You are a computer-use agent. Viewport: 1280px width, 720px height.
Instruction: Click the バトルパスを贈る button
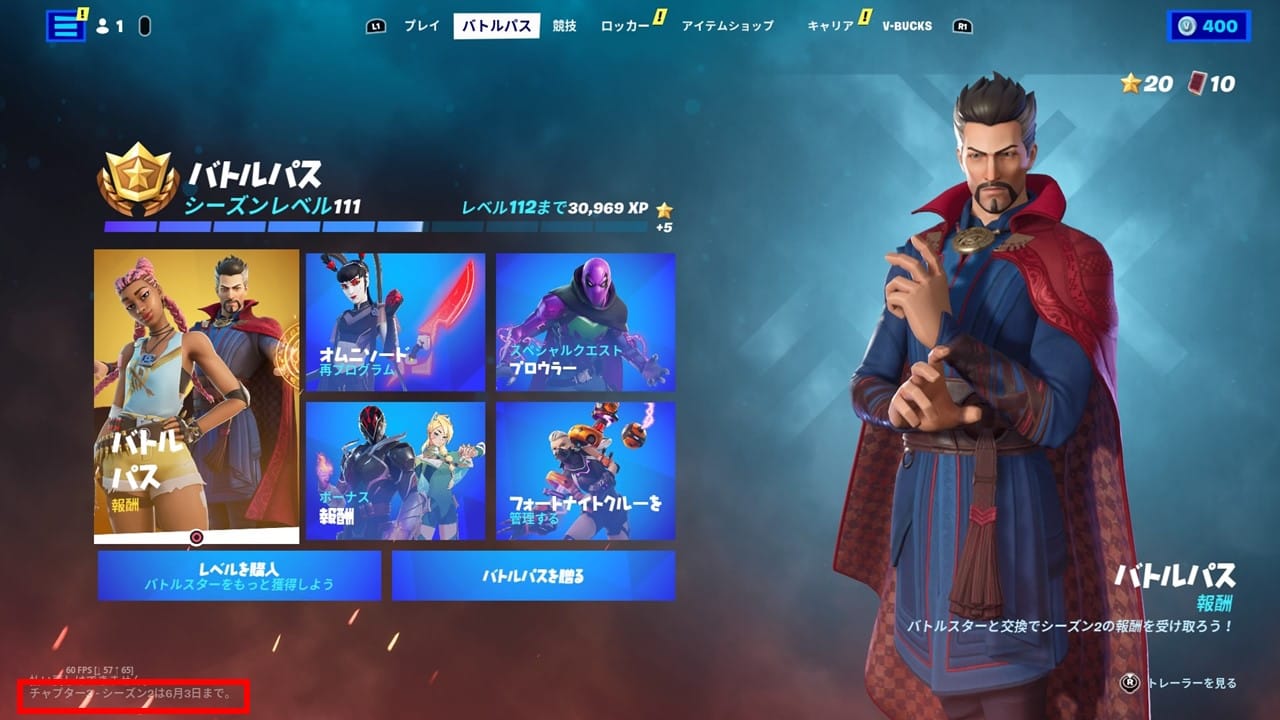click(533, 575)
